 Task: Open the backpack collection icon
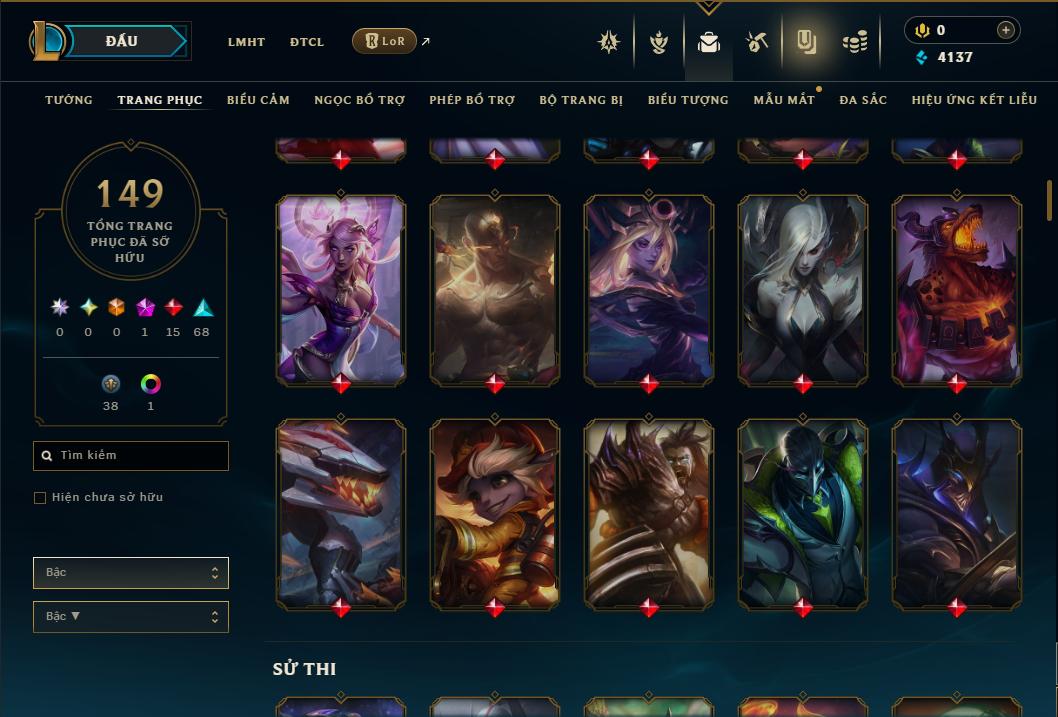709,42
